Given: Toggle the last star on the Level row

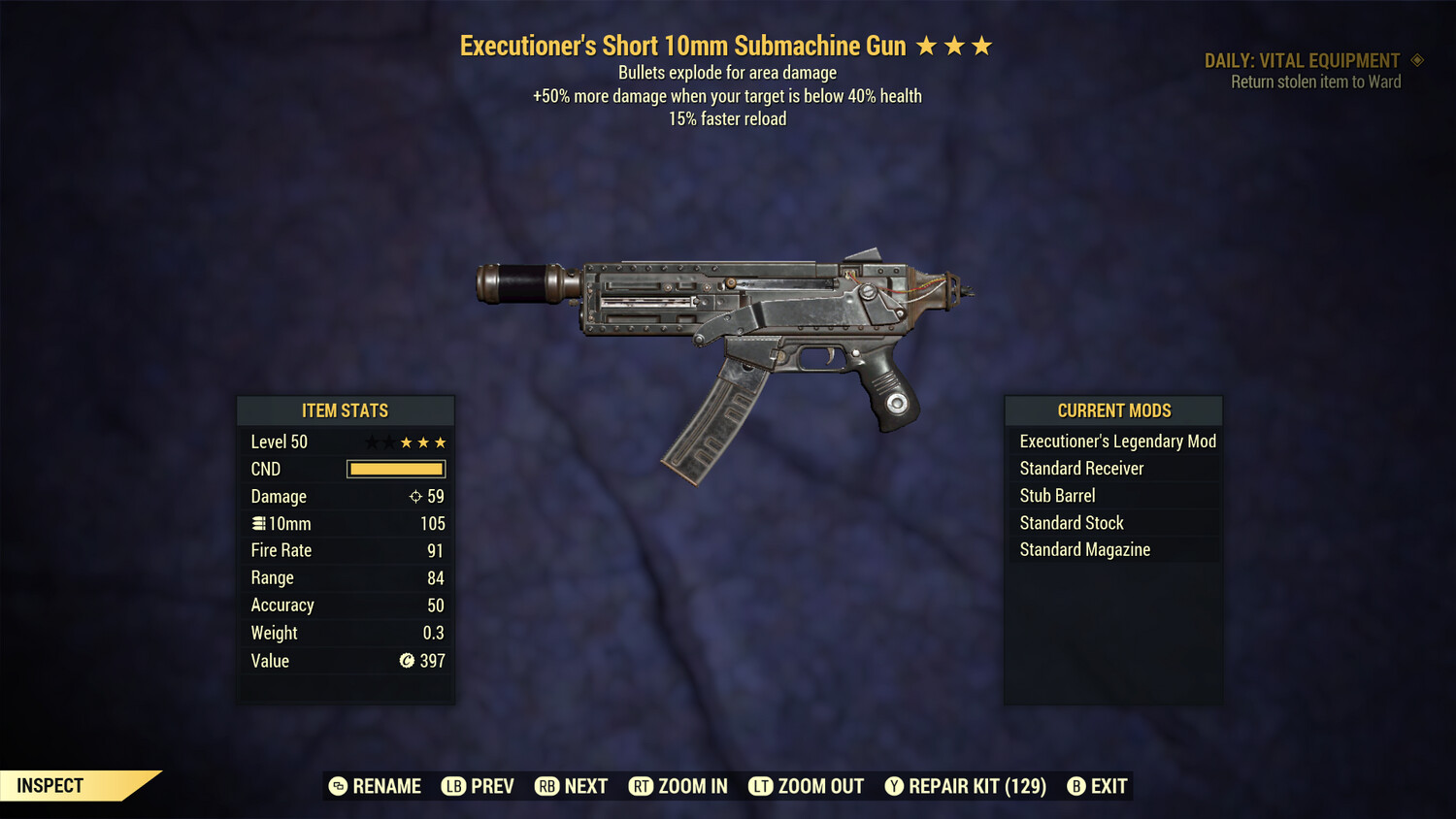Looking at the screenshot, I should coord(442,442).
